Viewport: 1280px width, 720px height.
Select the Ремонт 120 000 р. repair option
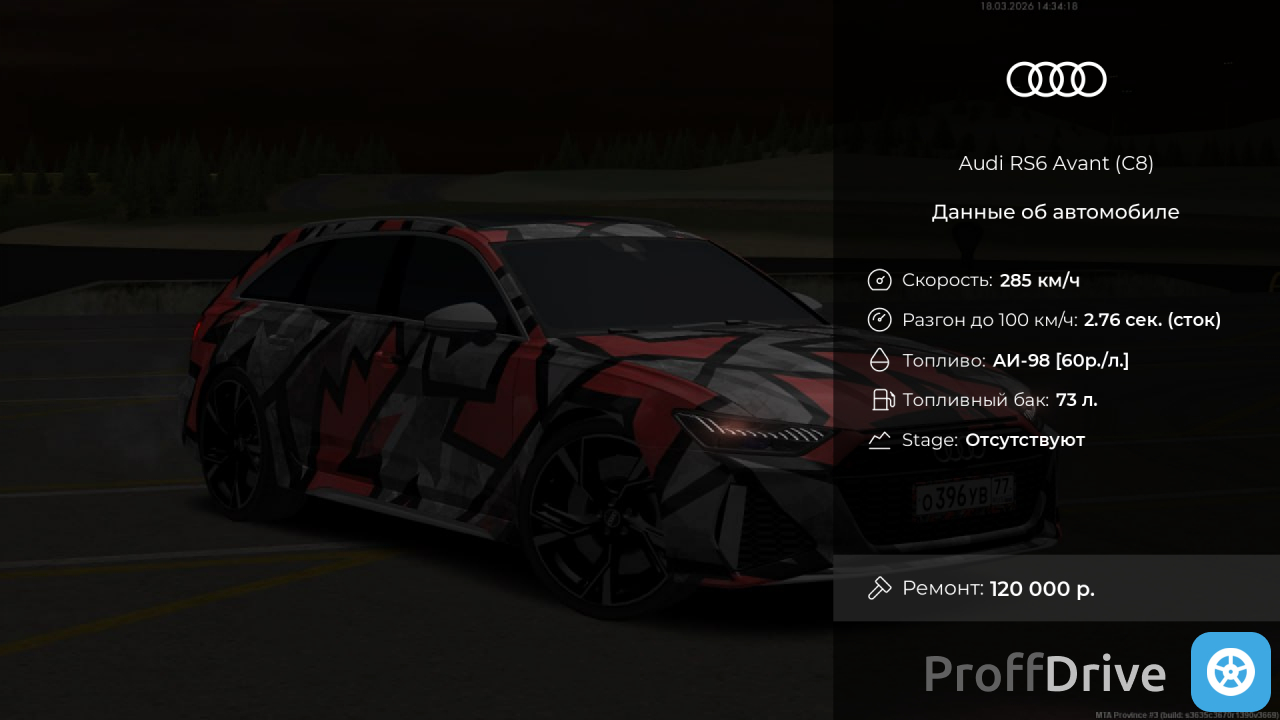(1055, 588)
